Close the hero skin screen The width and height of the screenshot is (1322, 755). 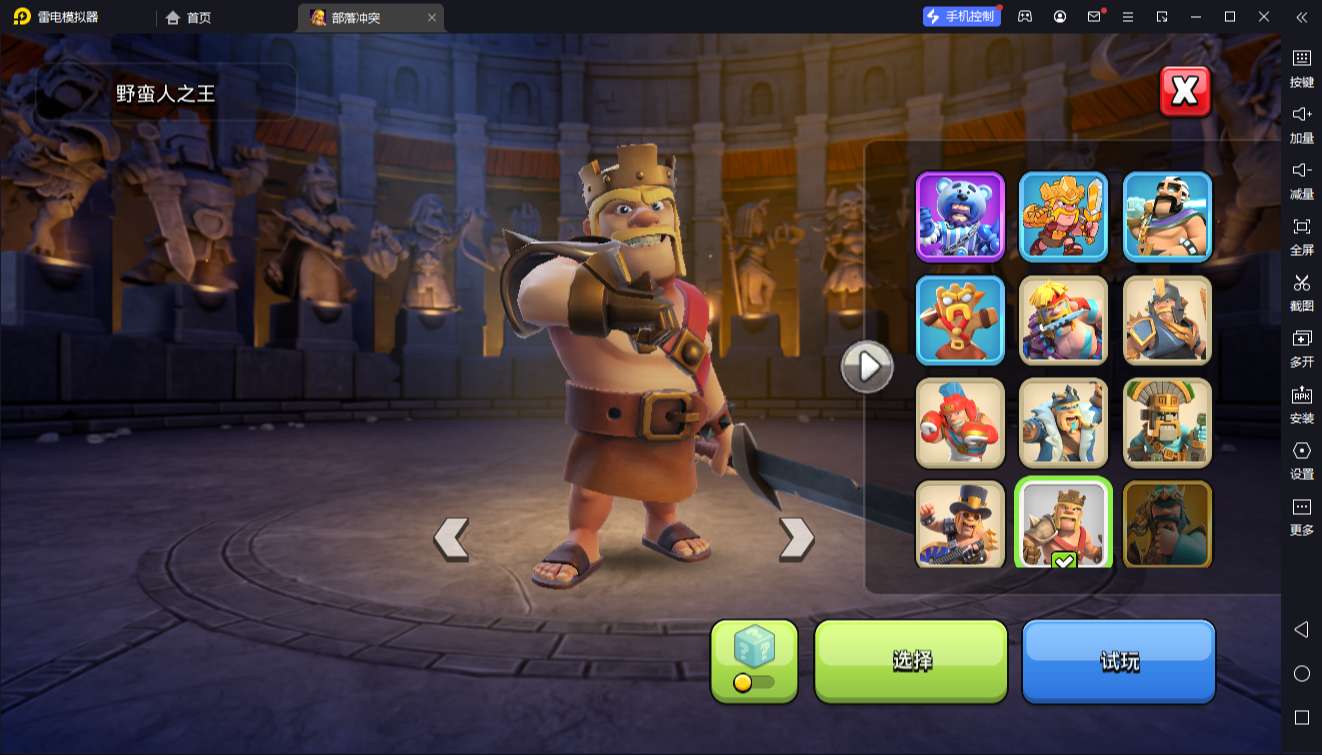[1185, 92]
